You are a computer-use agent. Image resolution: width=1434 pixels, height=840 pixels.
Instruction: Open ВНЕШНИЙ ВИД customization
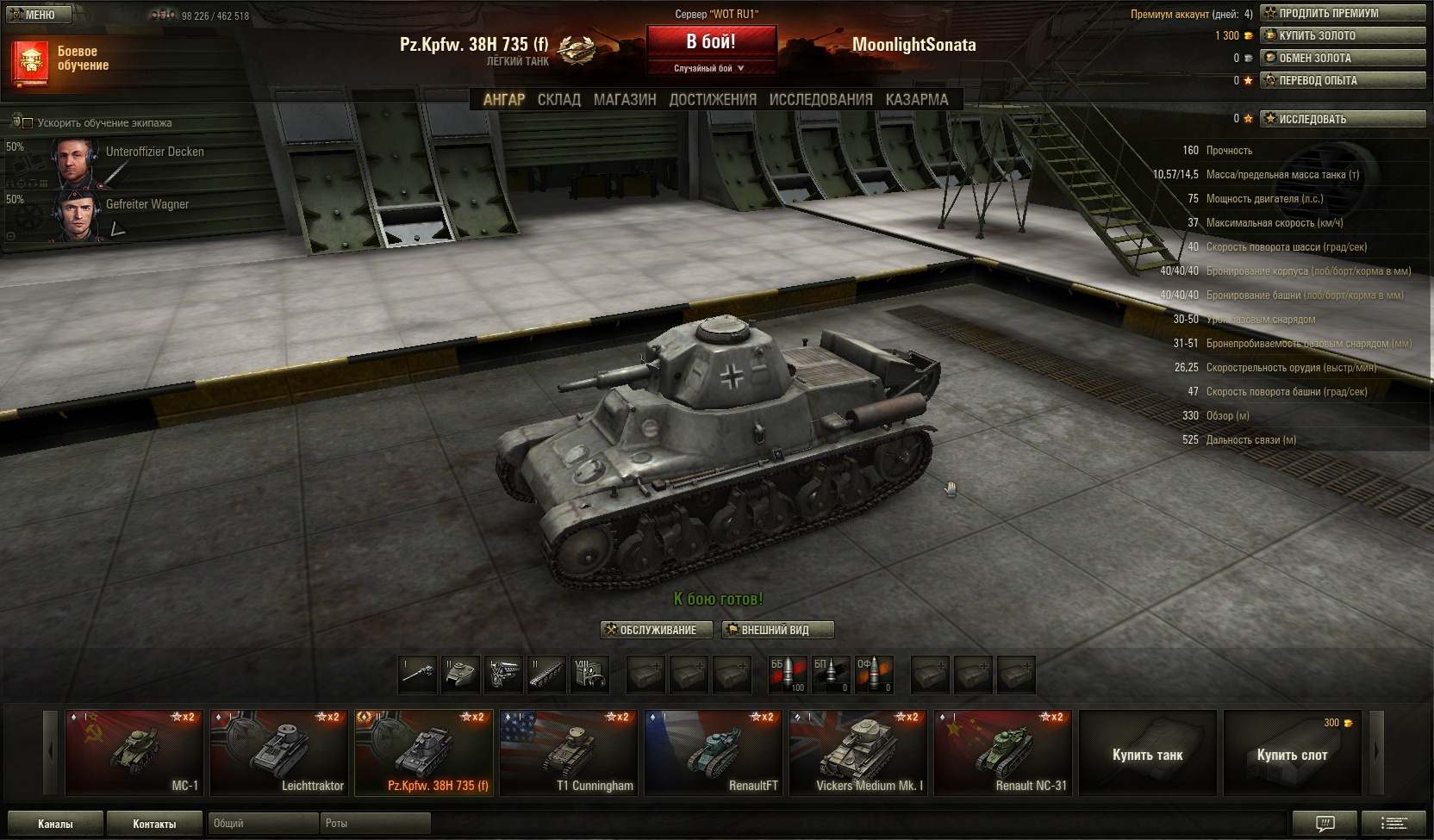(777, 630)
